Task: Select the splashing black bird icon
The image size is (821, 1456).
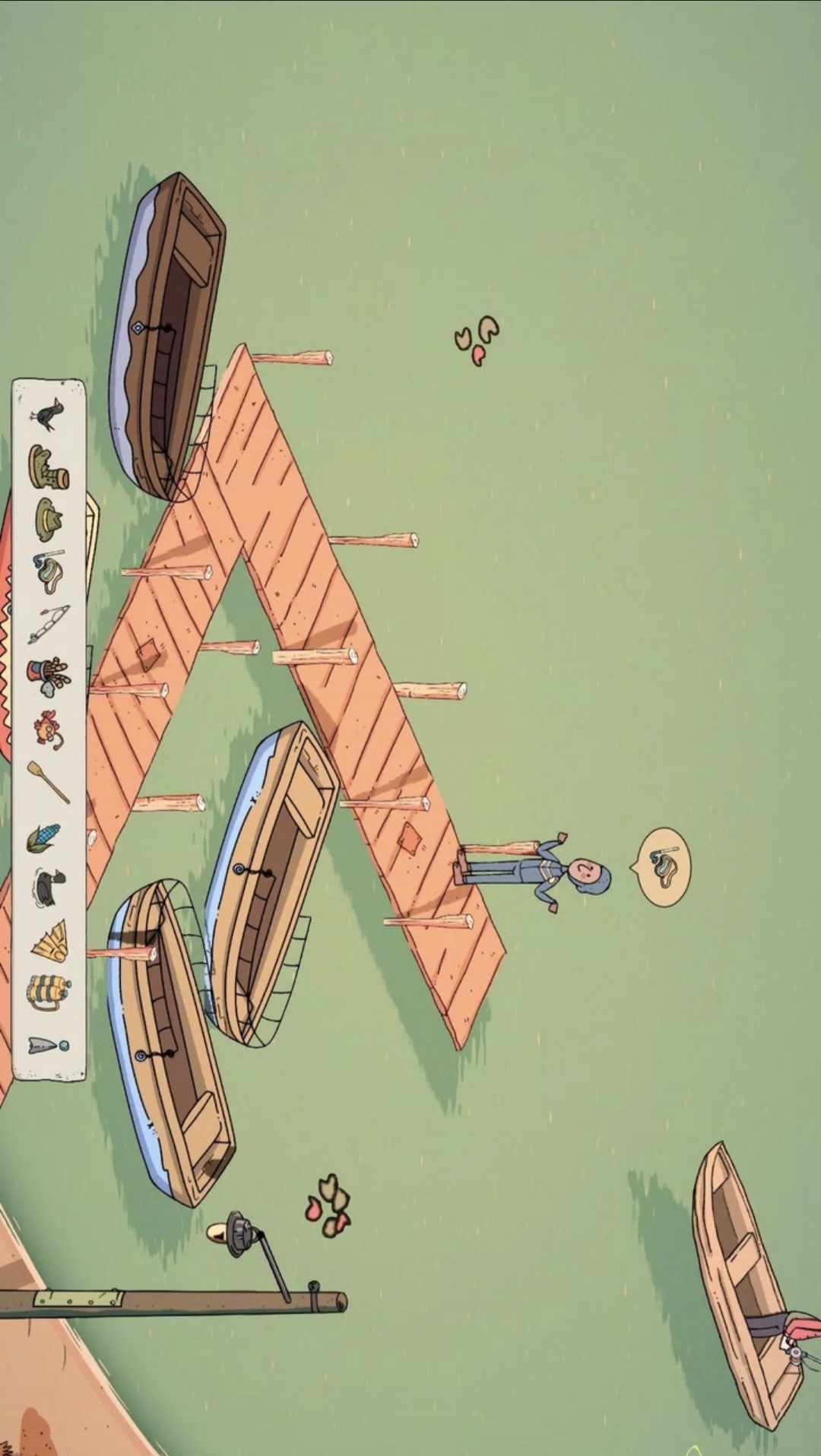Action: tap(49, 887)
